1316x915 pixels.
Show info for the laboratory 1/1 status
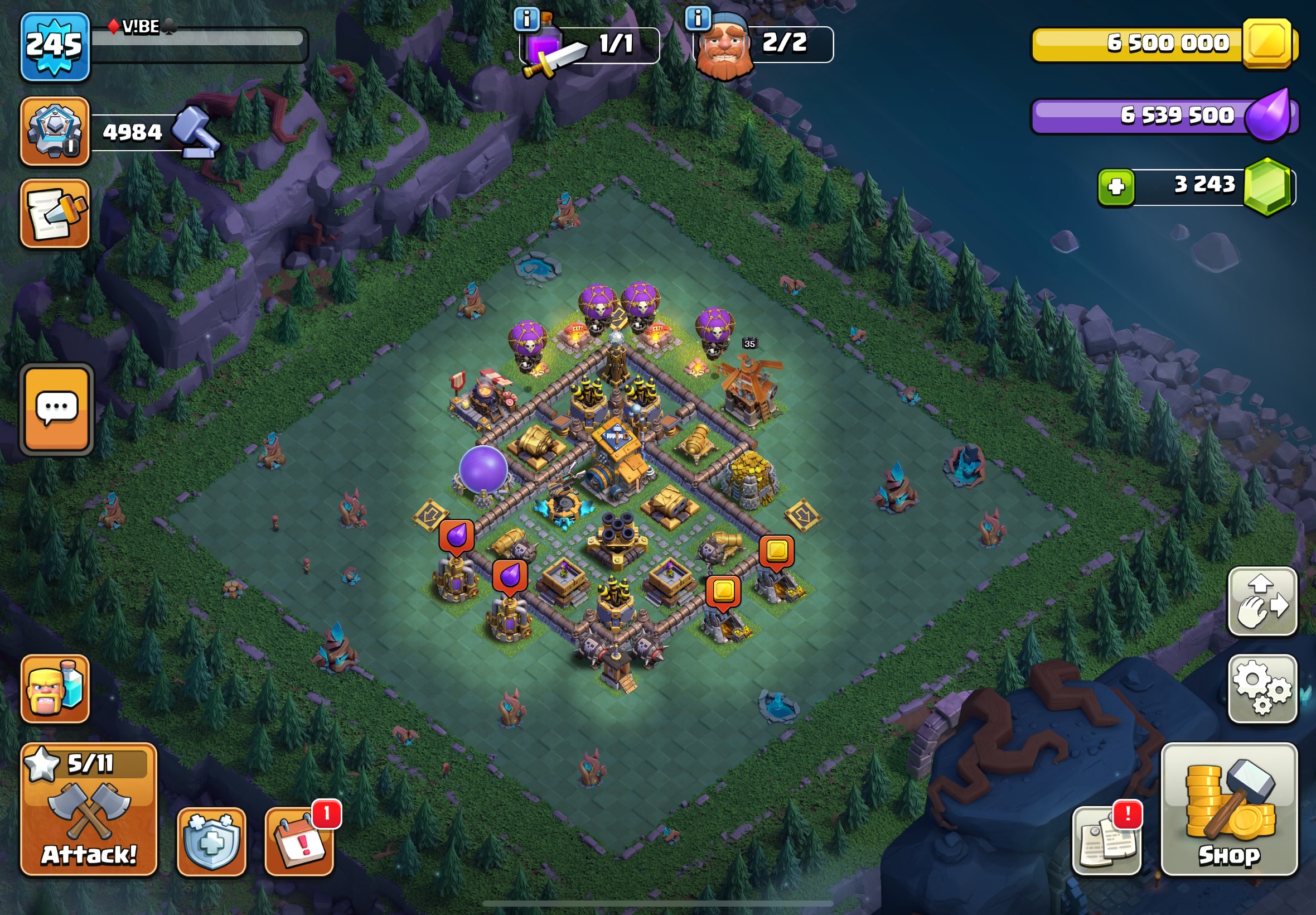click(x=526, y=20)
